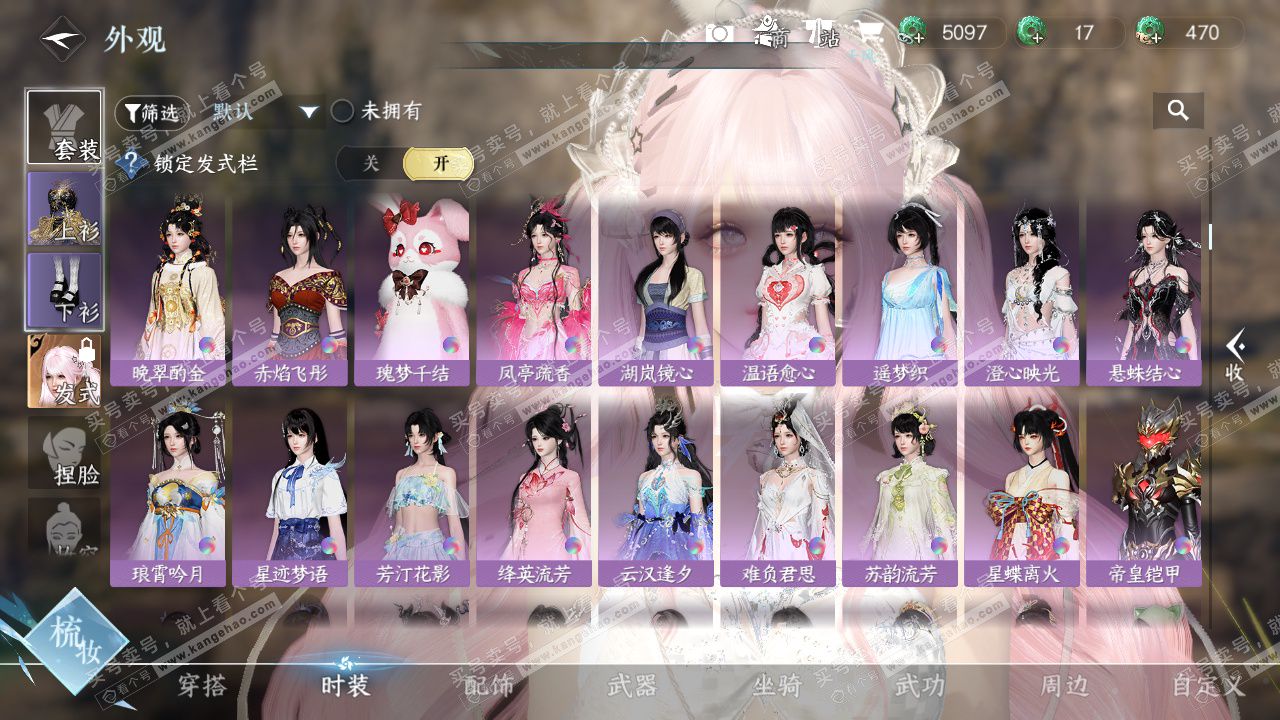Select the 套装 category

point(64,127)
